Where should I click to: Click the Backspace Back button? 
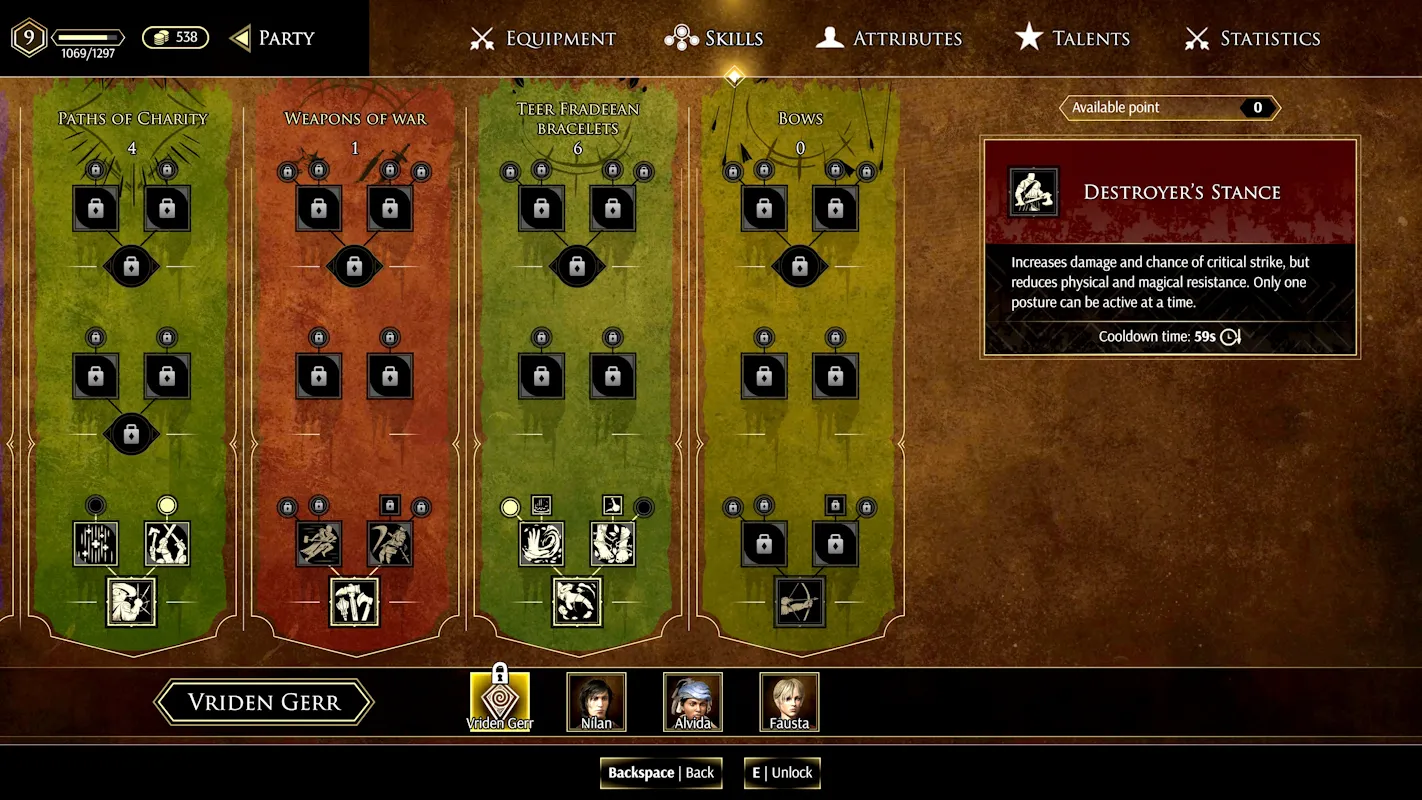(x=661, y=772)
